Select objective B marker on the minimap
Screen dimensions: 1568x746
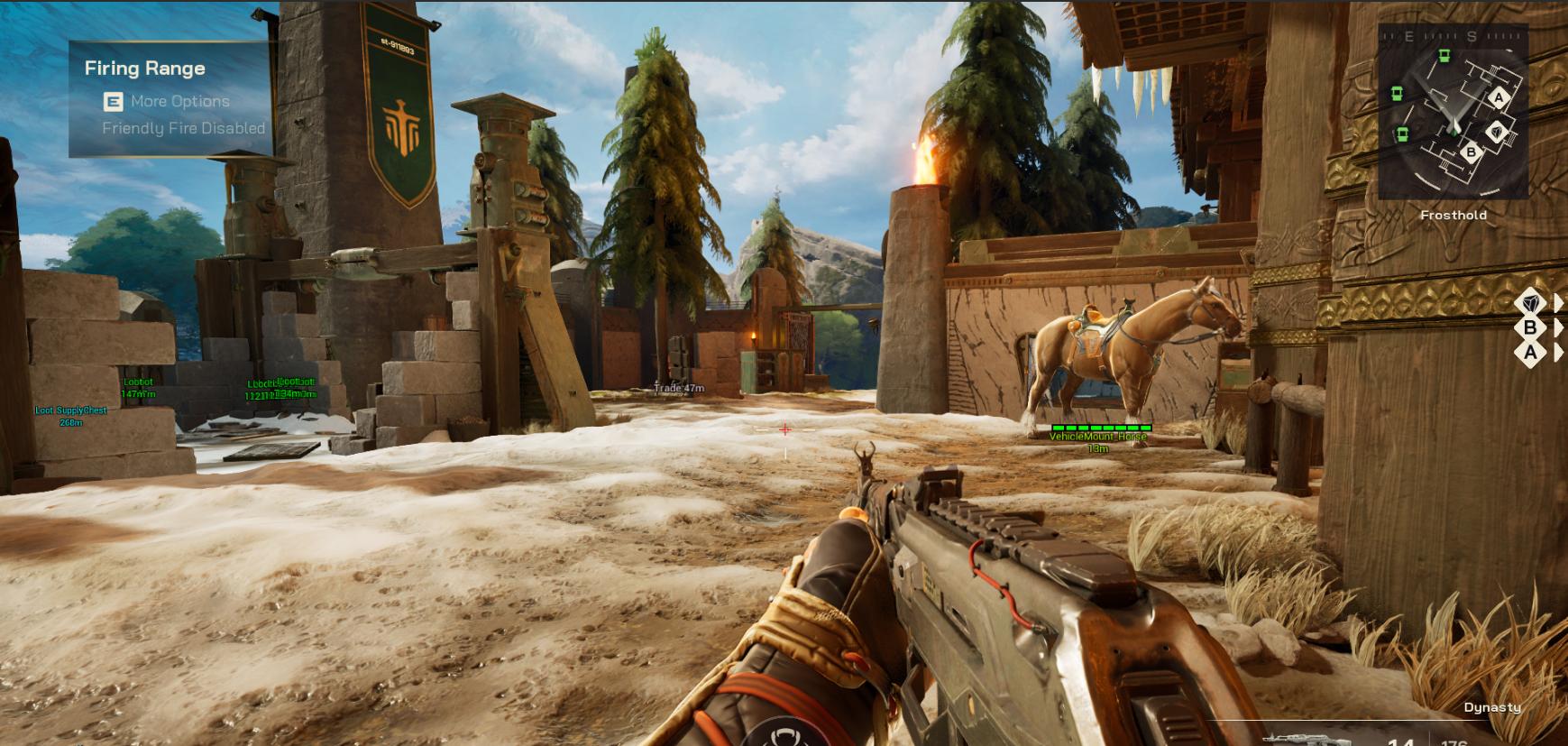tap(1471, 152)
